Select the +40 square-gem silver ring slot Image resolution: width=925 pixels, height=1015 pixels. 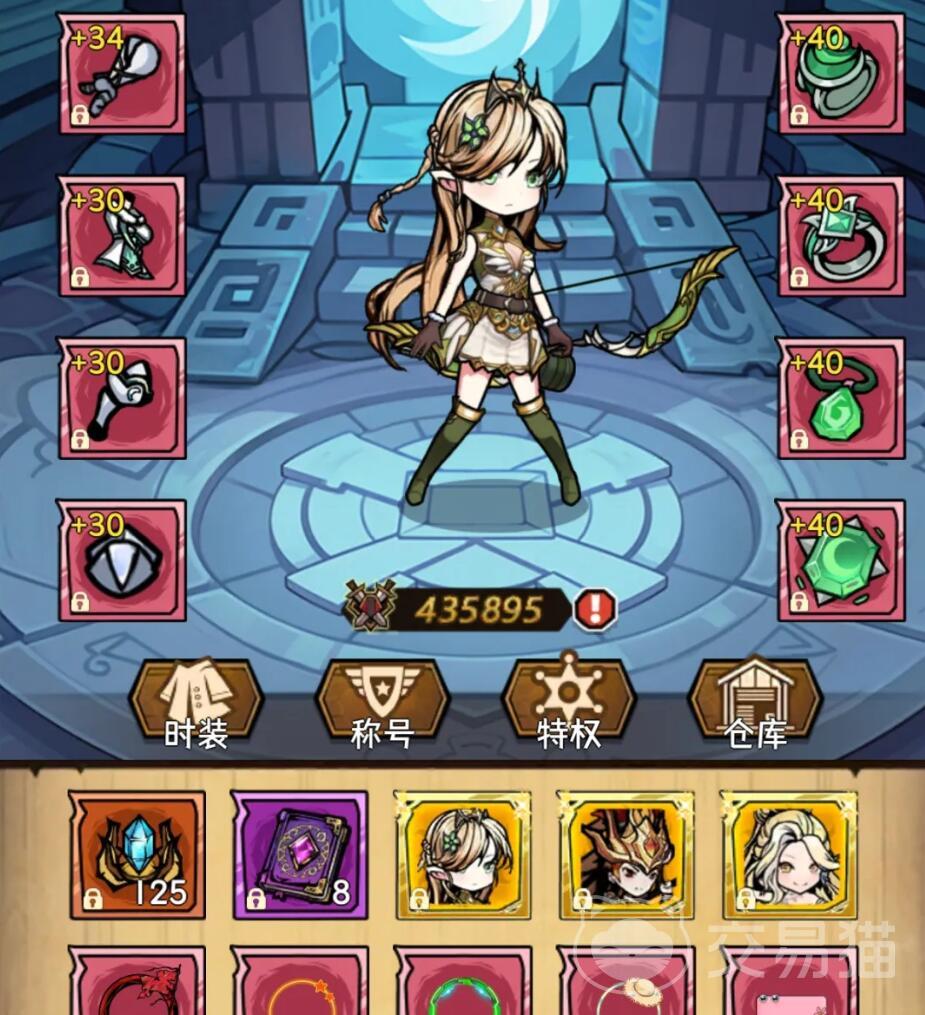click(x=840, y=236)
